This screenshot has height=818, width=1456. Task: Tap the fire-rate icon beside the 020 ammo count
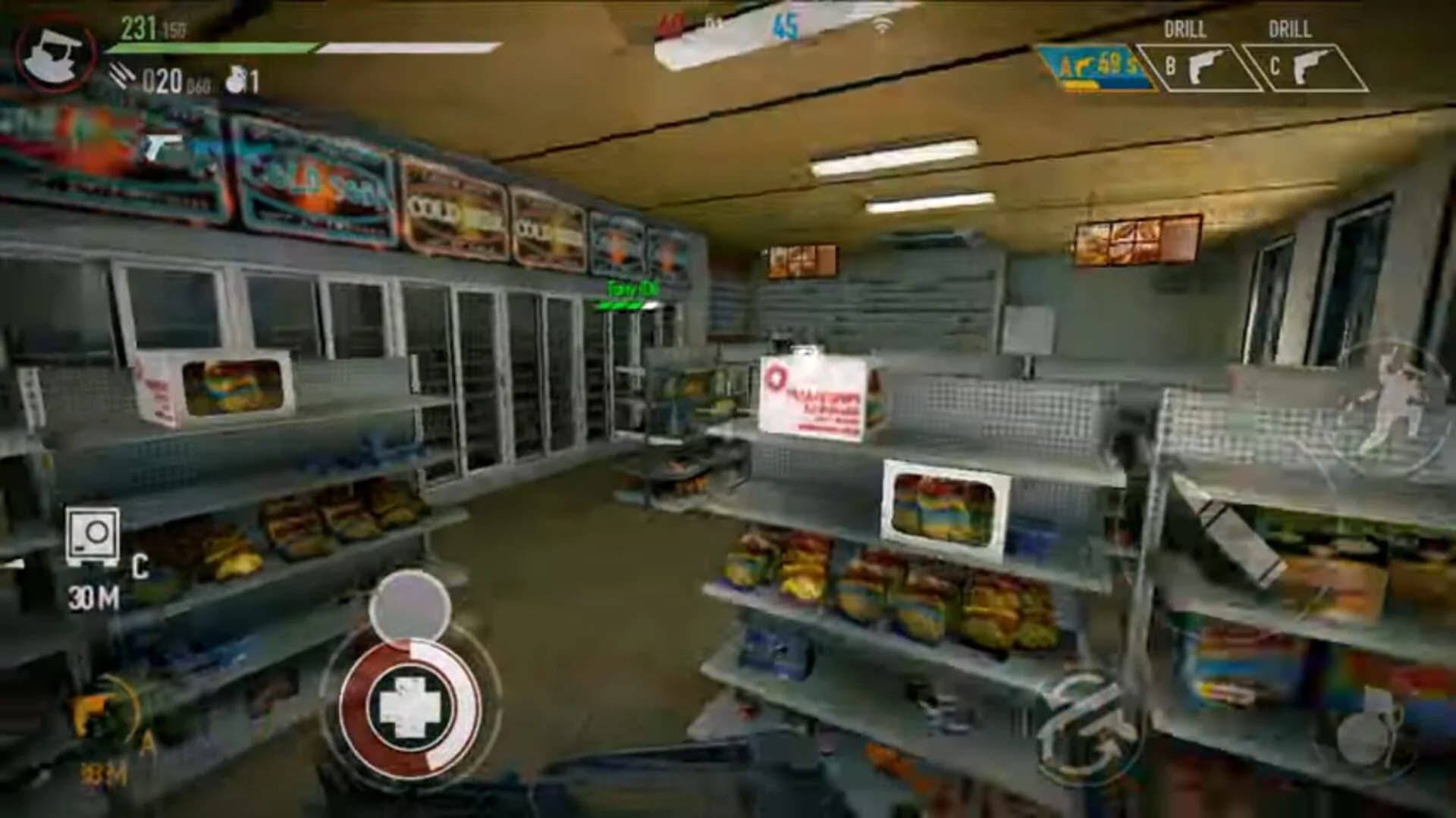pyautogui.click(x=121, y=76)
